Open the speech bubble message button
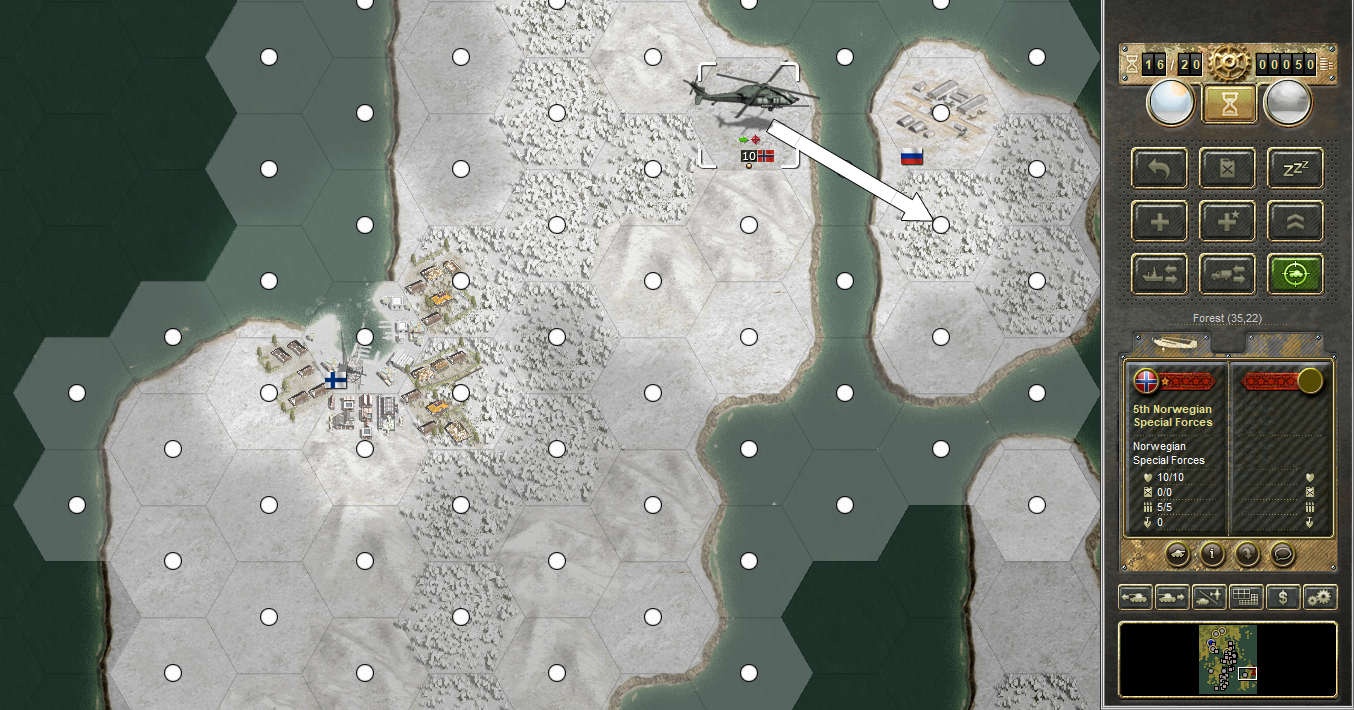This screenshot has height=710, width=1354. (x=1281, y=552)
